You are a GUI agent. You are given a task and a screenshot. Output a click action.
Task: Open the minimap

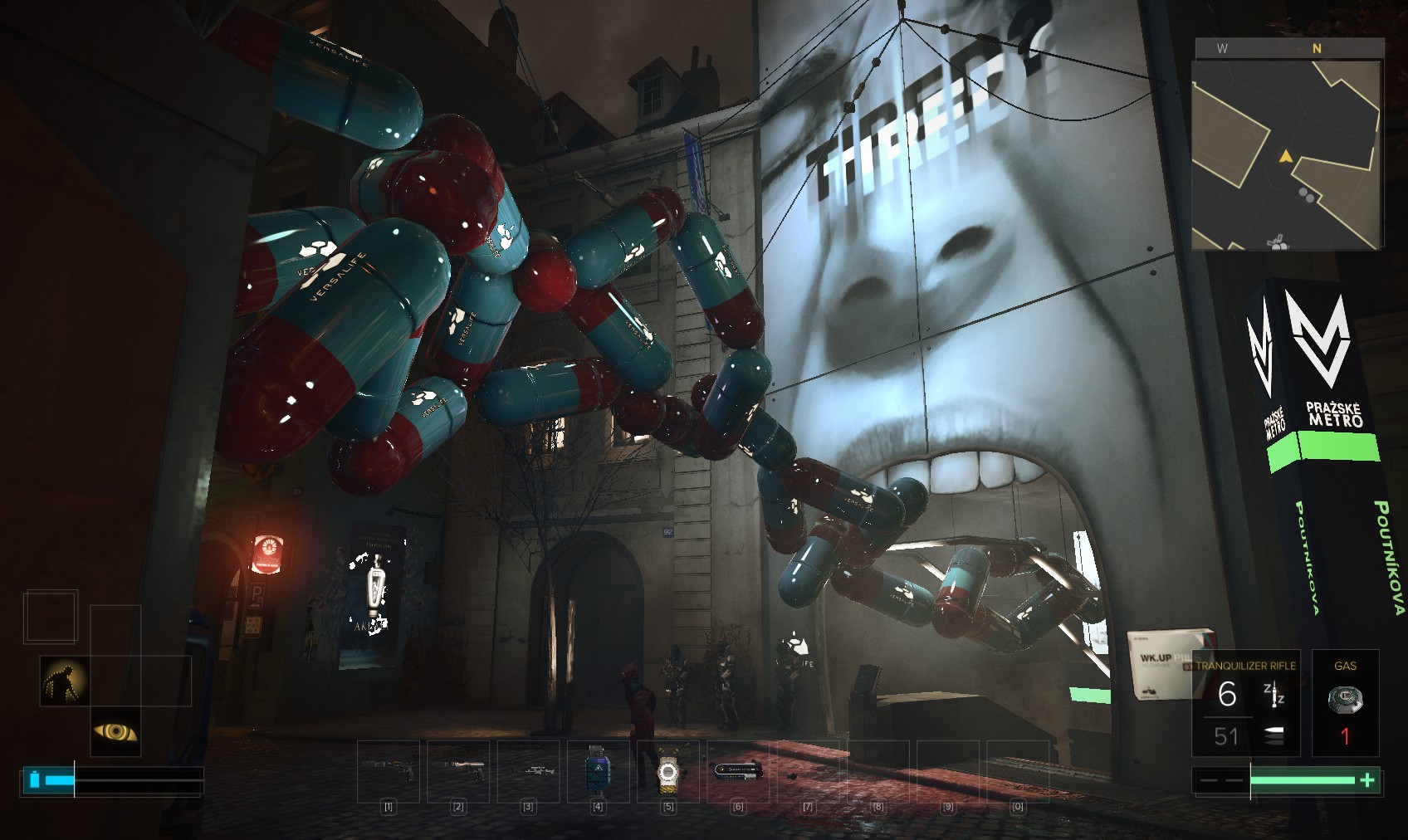[1287, 155]
